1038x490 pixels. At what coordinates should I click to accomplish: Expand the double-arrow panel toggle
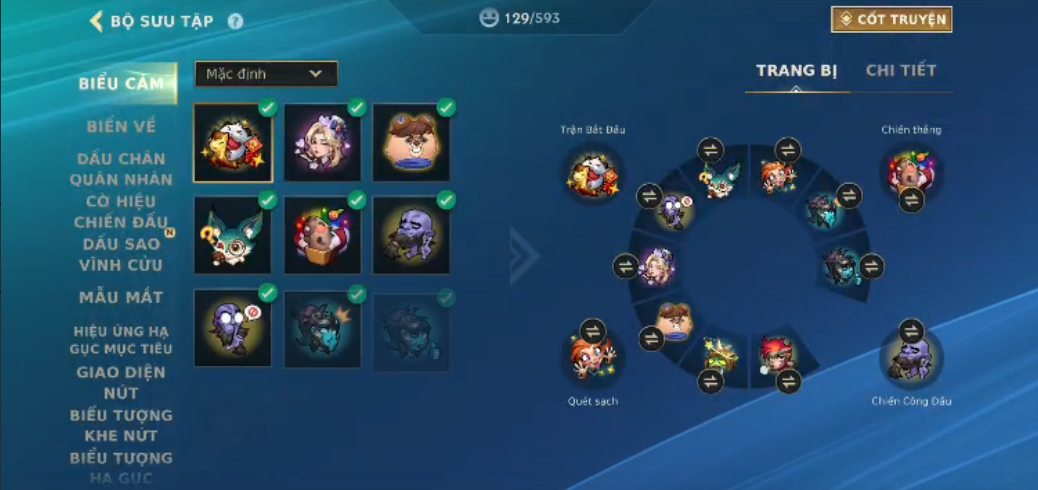[524, 256]
